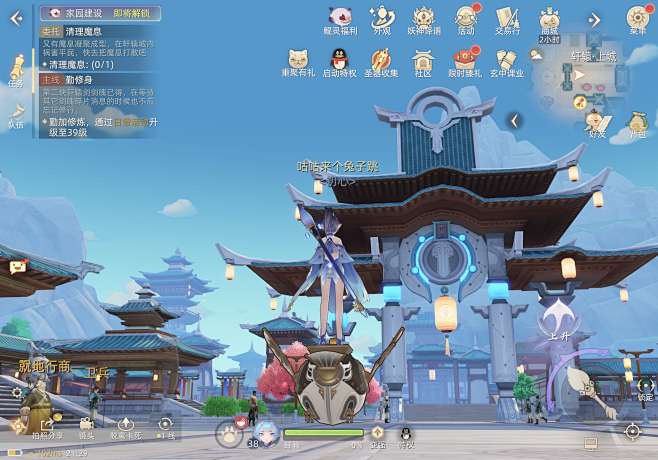Open the 玄中课业 icon

(506, 60)
